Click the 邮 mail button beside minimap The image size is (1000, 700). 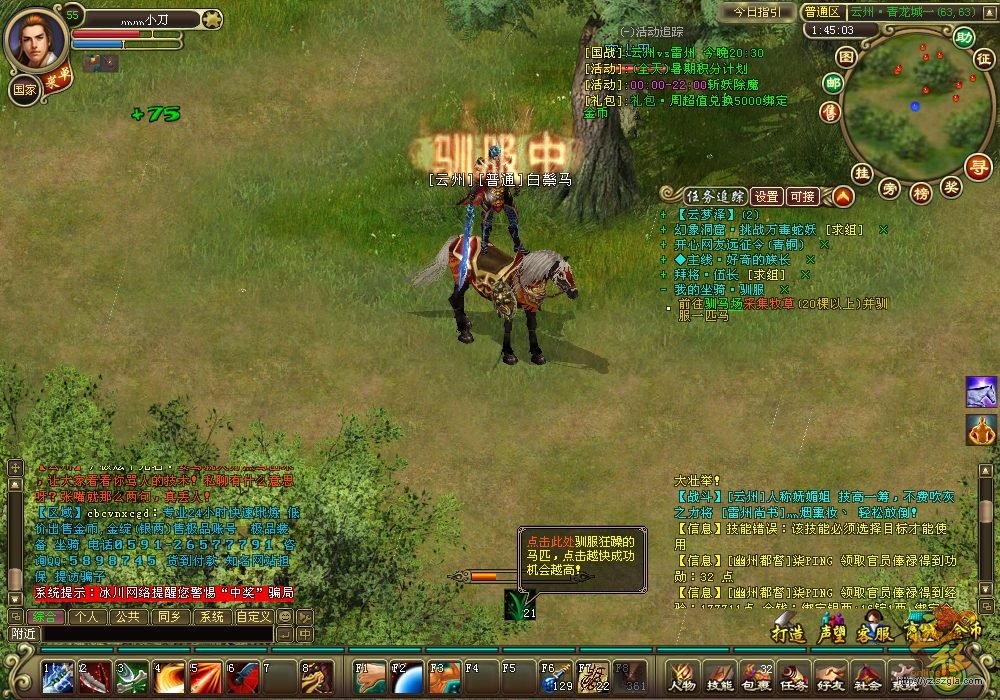tap(832, 83)
